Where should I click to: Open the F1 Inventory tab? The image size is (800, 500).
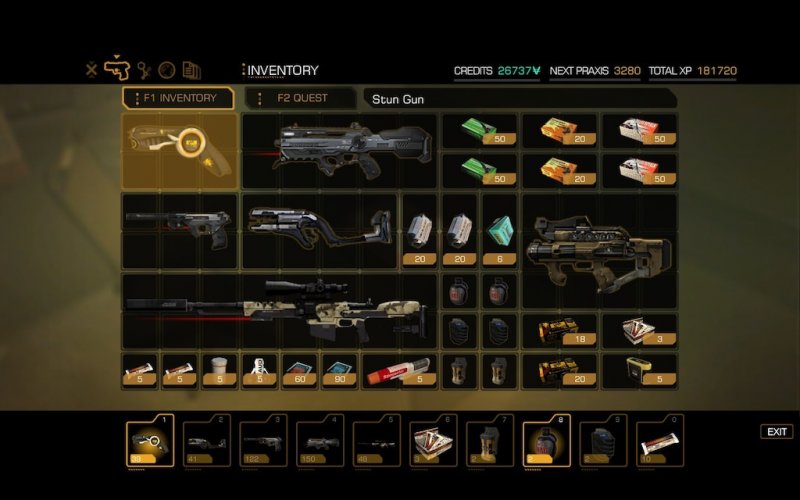(x=179, y=98)
